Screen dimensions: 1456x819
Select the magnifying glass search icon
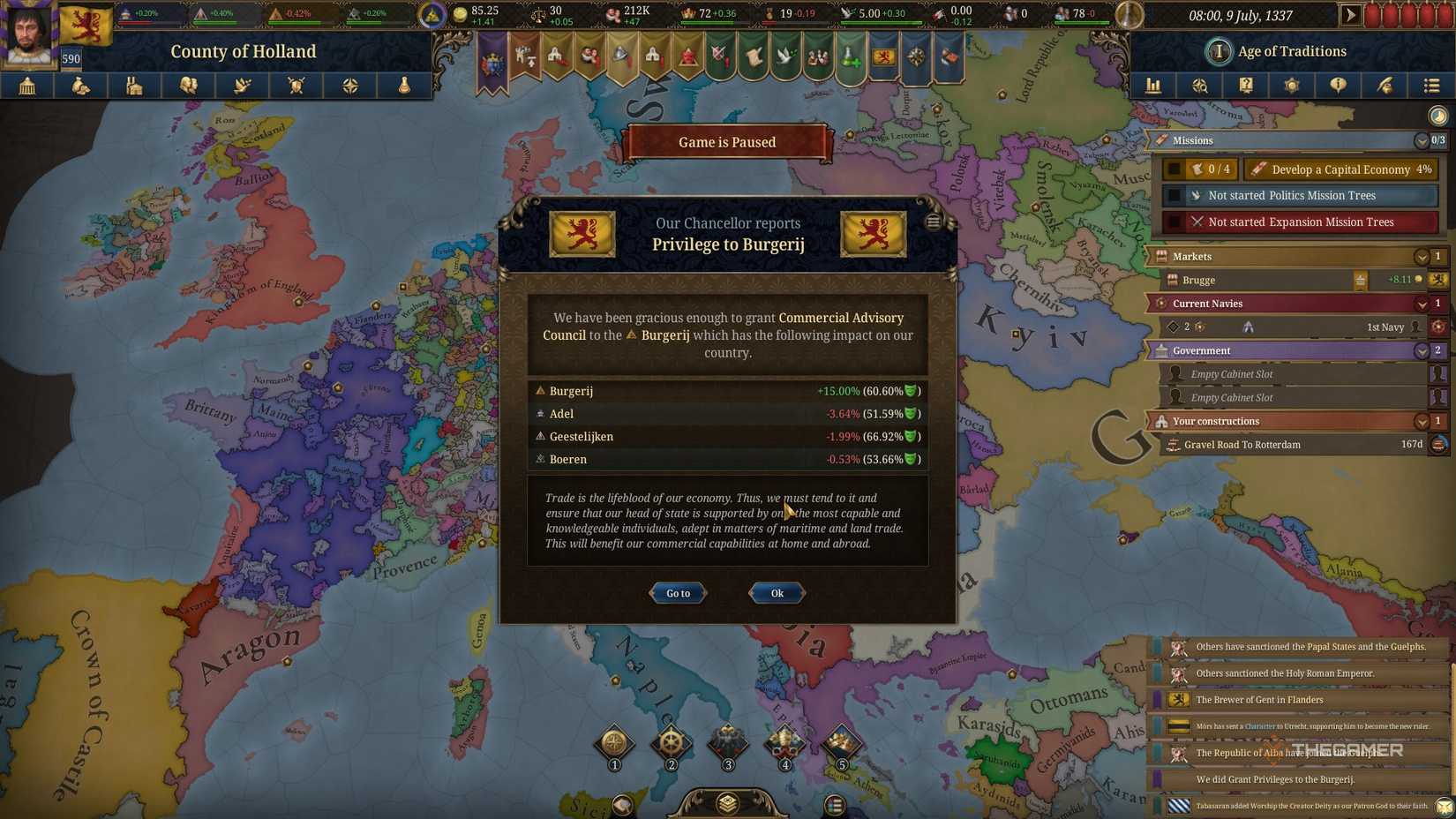point(1200,86)
